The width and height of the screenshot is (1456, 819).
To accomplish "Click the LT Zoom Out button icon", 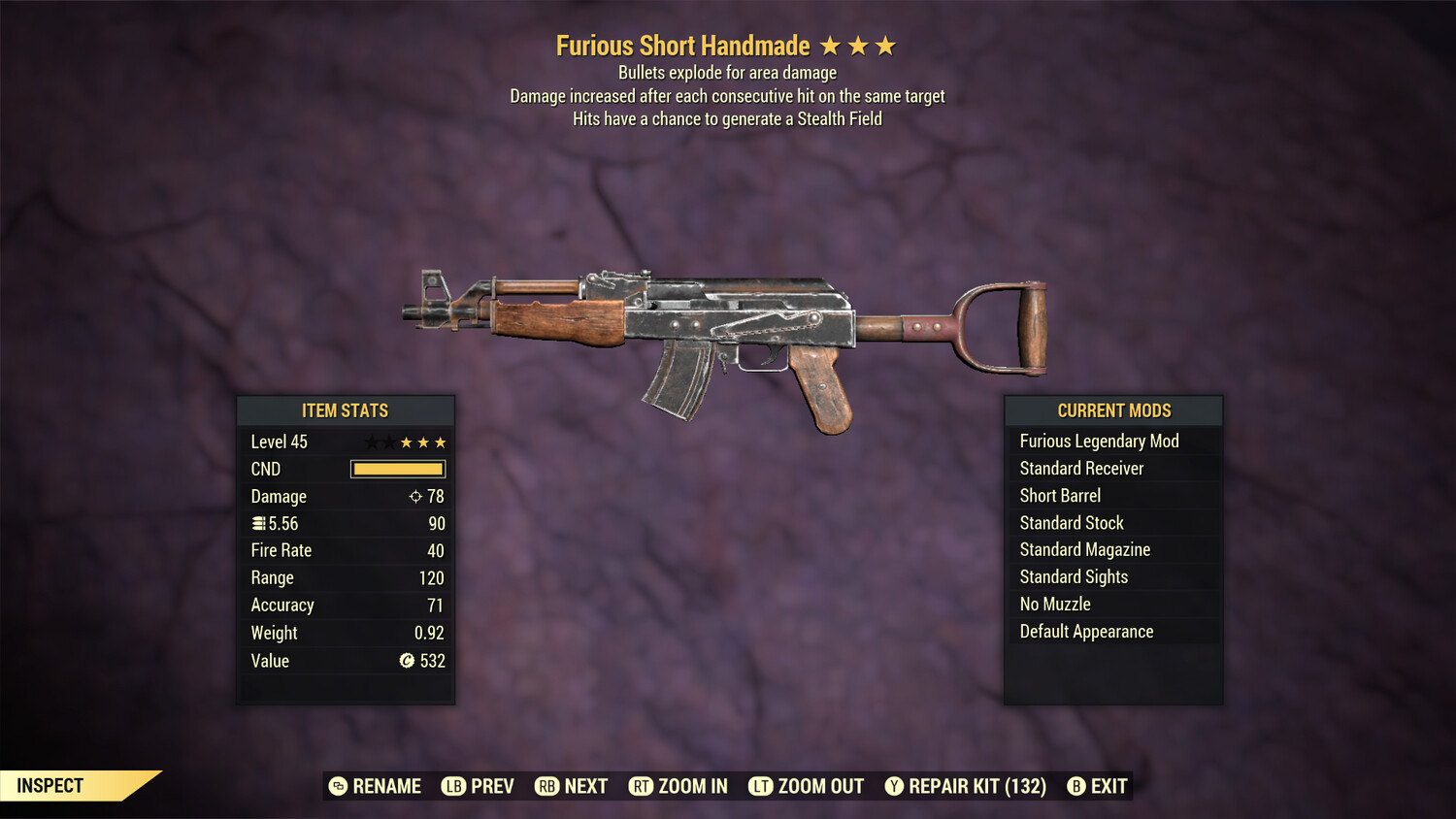I will click(761, 786).
